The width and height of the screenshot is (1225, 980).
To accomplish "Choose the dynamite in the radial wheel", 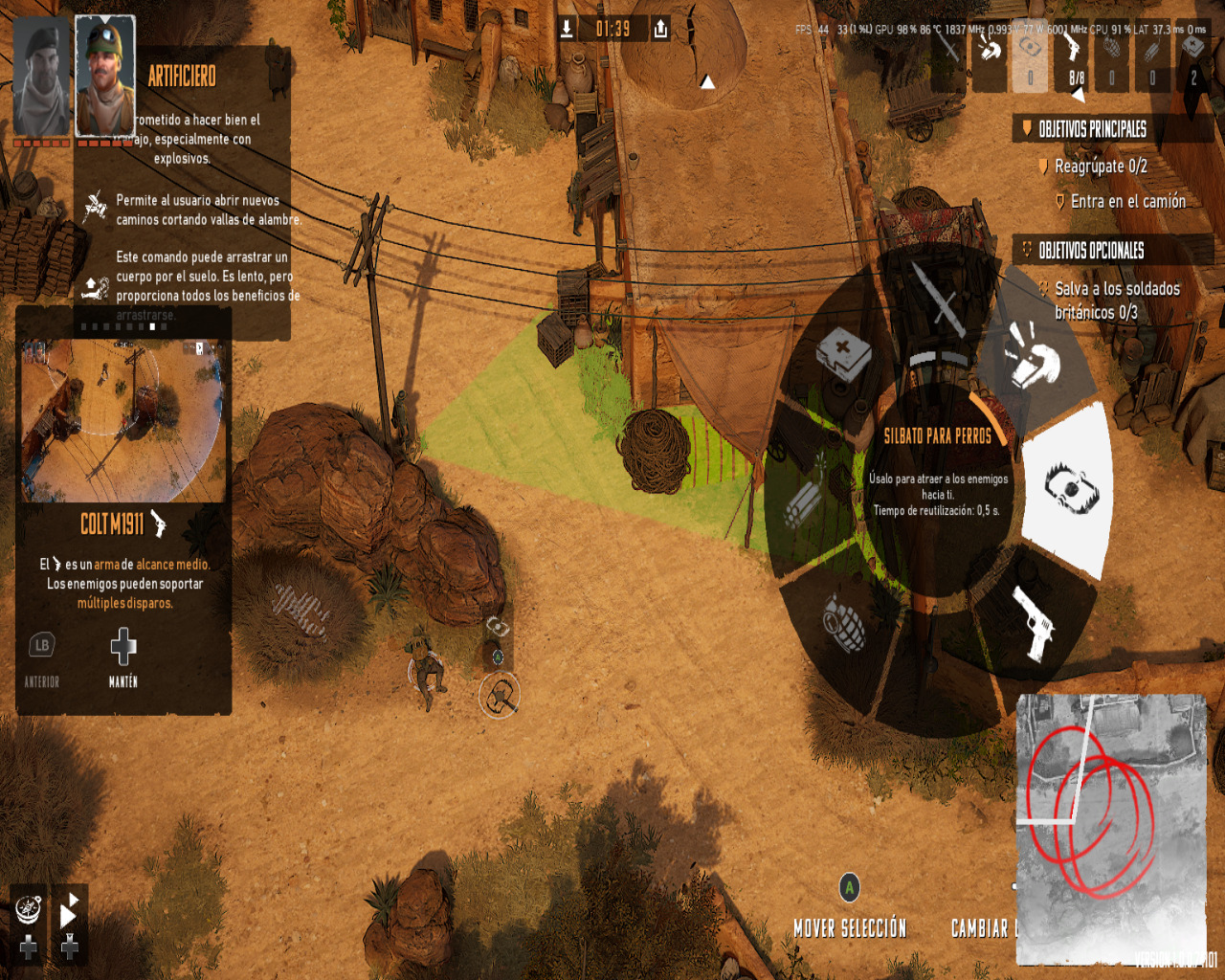I will (x=803, y=501).
